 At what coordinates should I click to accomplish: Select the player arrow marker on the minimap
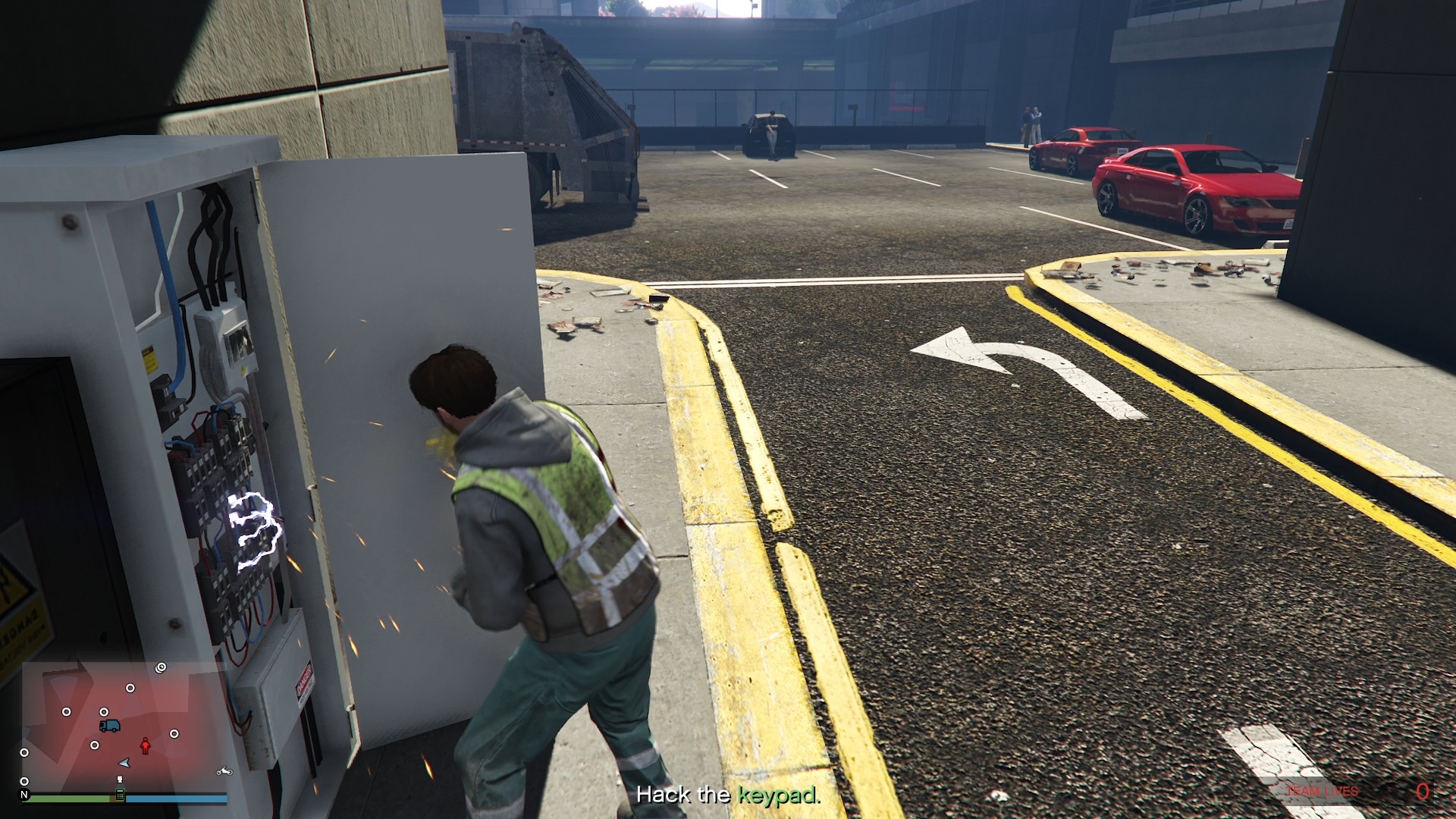(124, 763)
